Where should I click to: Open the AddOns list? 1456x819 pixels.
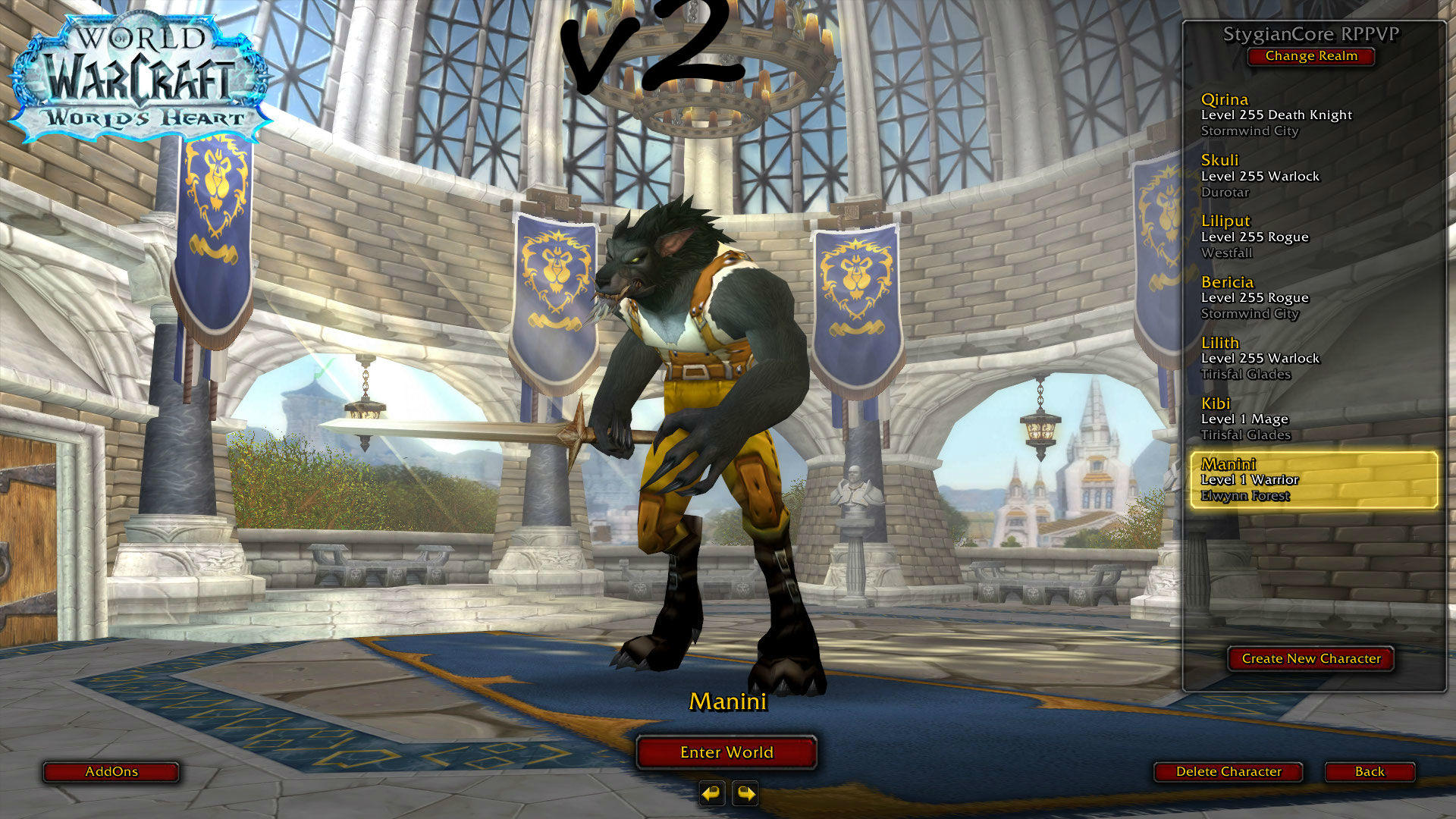(111, 772)
